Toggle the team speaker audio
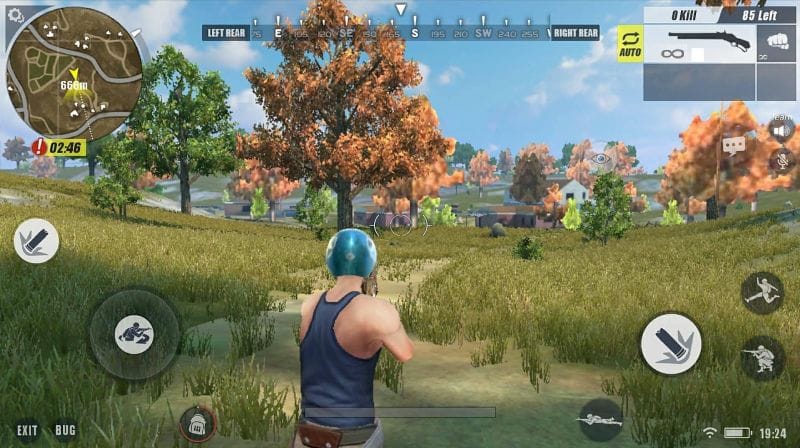The image size is (800, 448). [x=781, y=130]
